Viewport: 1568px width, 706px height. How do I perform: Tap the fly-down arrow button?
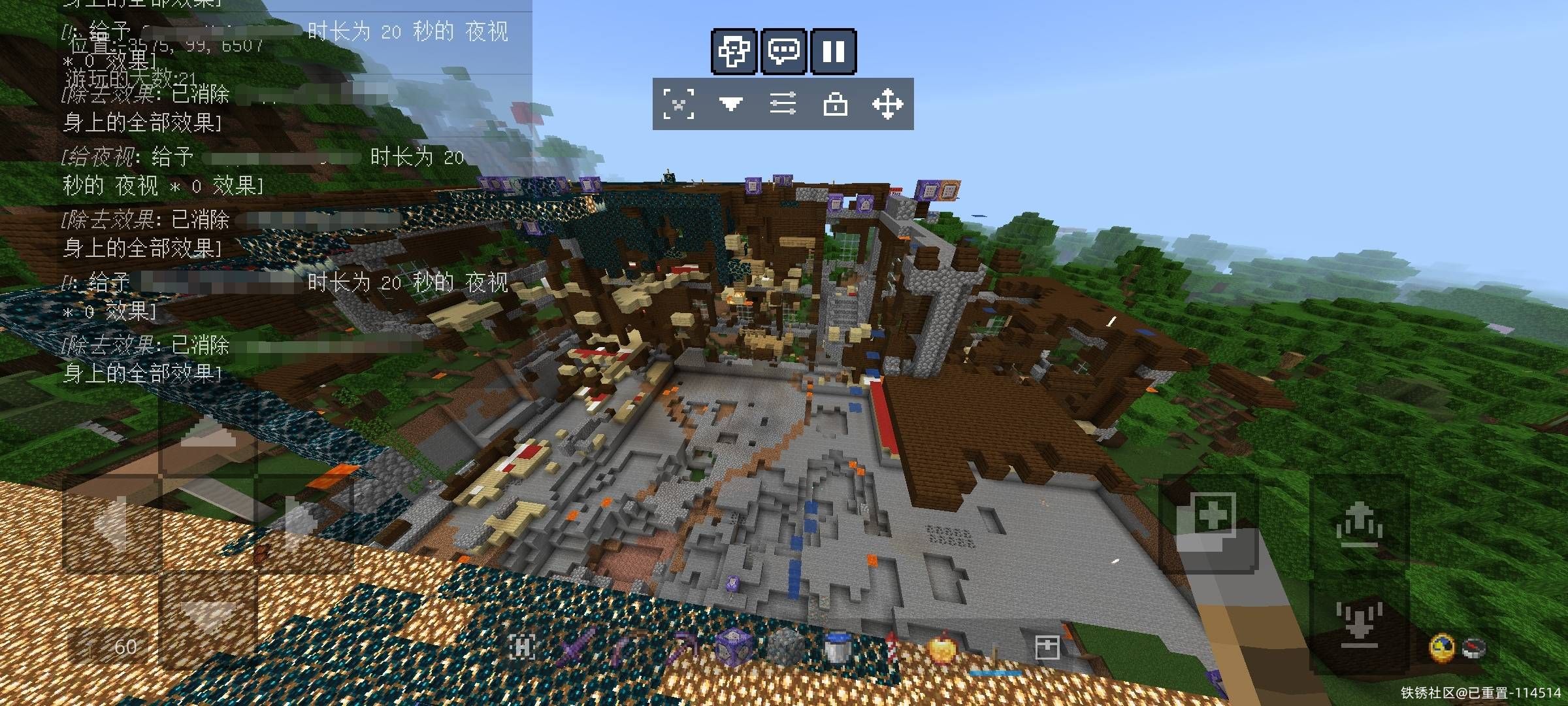[1359, 622]
